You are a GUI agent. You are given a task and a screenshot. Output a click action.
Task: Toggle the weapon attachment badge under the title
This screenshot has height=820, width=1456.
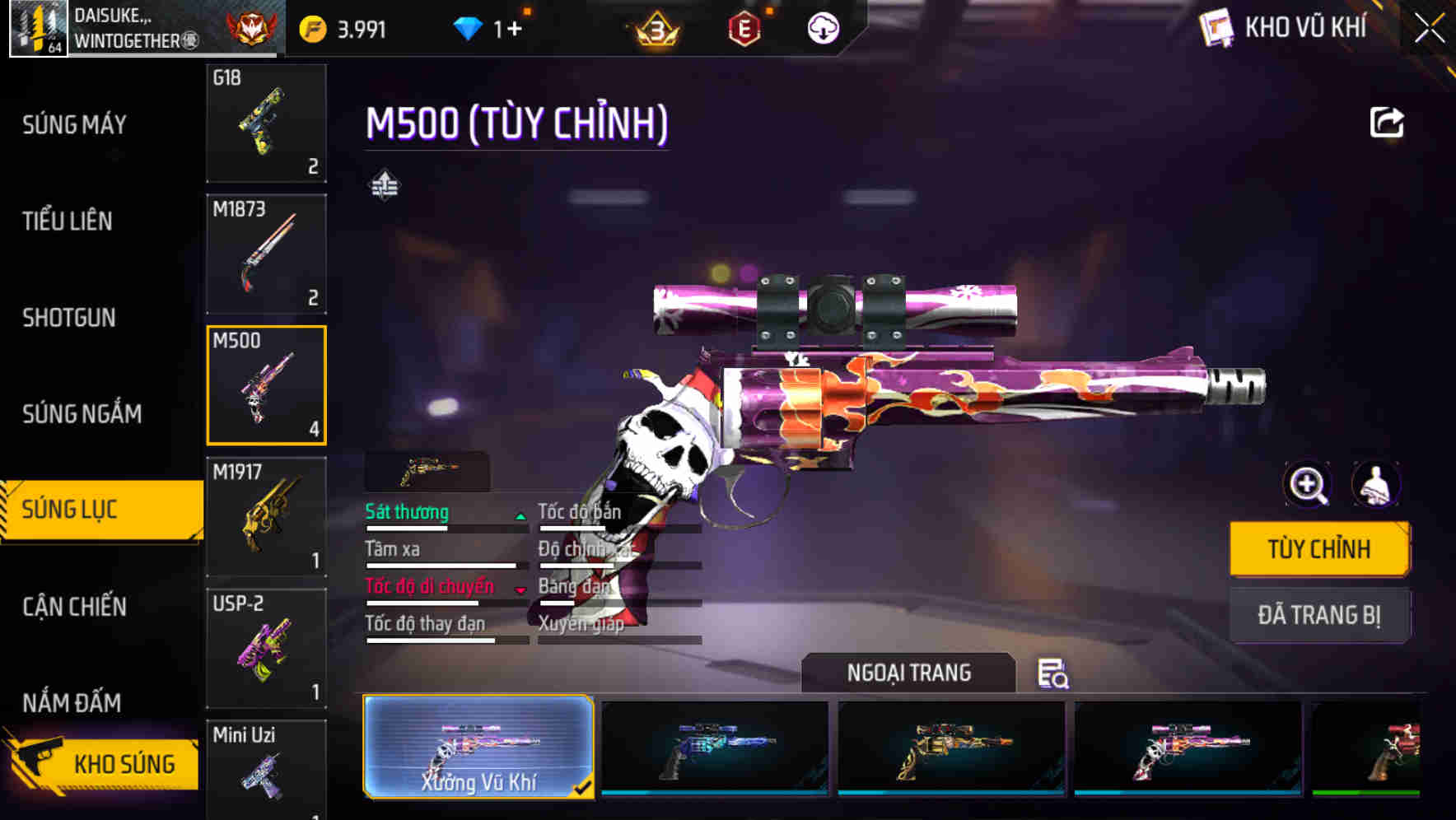[384, 184]
